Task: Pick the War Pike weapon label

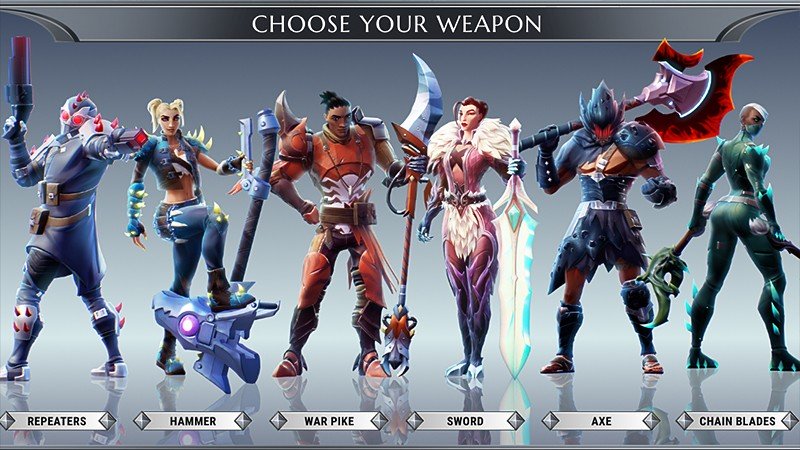Action: [329, 421]
